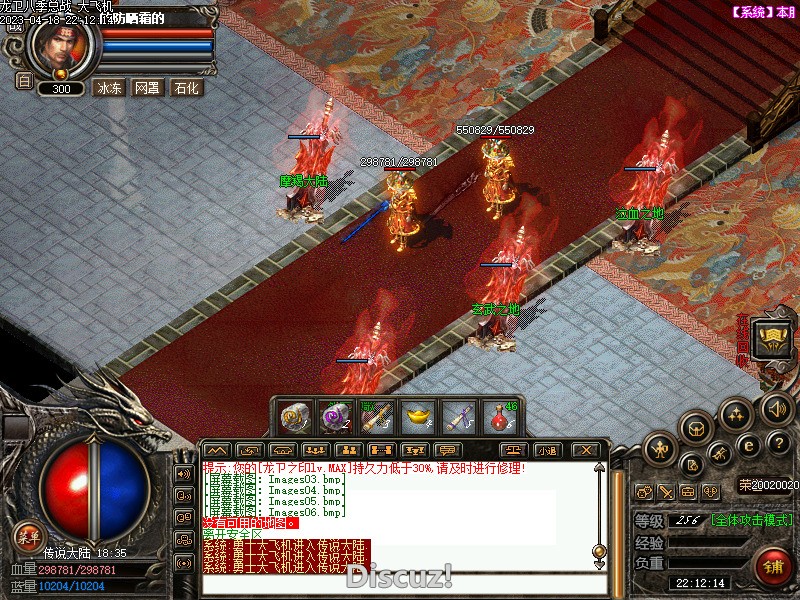Use the white scroll in hotbar slot 1
The image size is (800, 600).
point(293,417)
